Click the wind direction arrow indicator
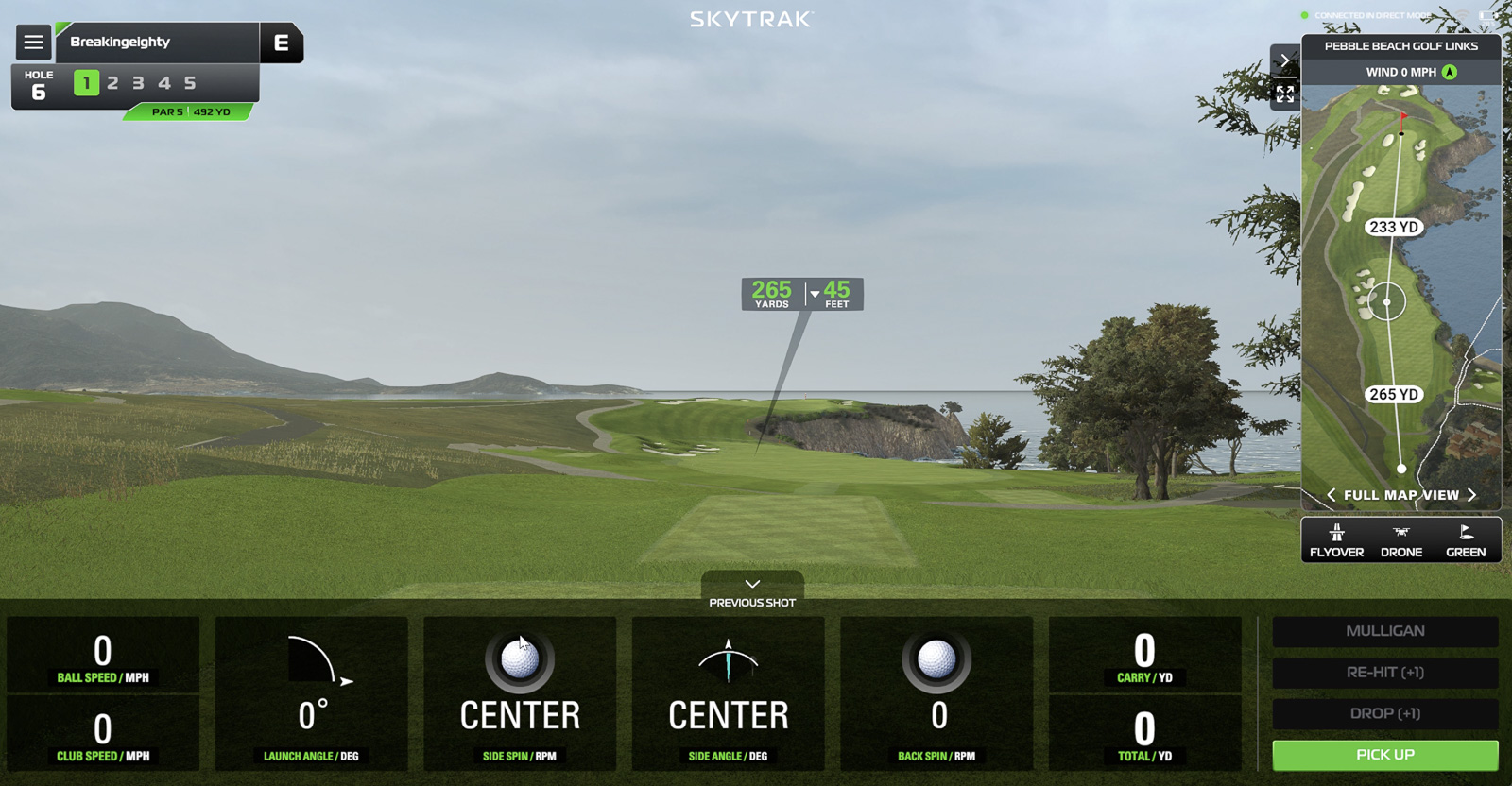 pyautogui.click(x=1449, y=71)
